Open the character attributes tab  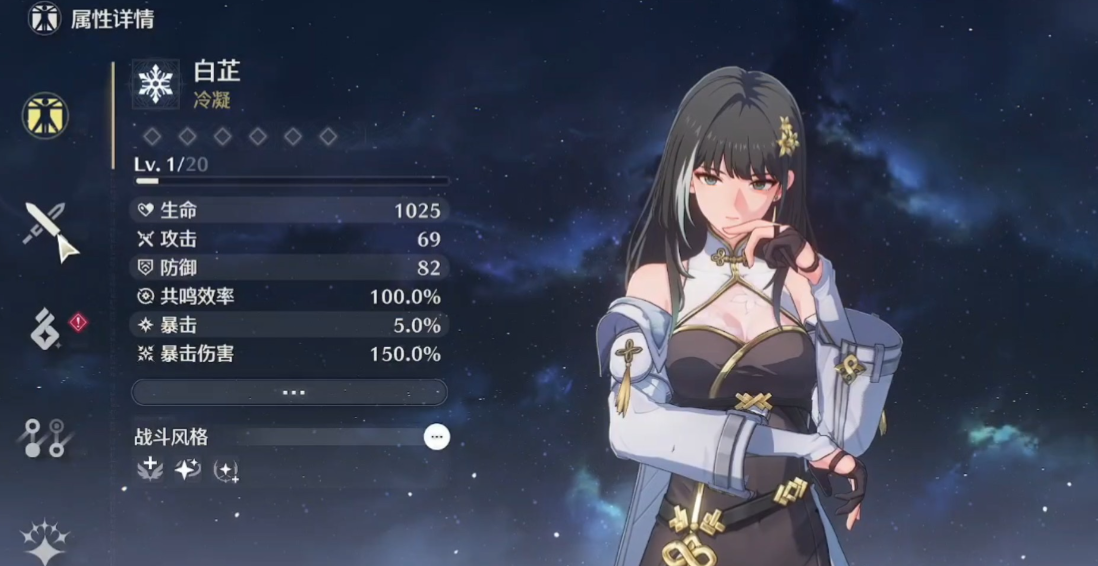tap(45, 114)
